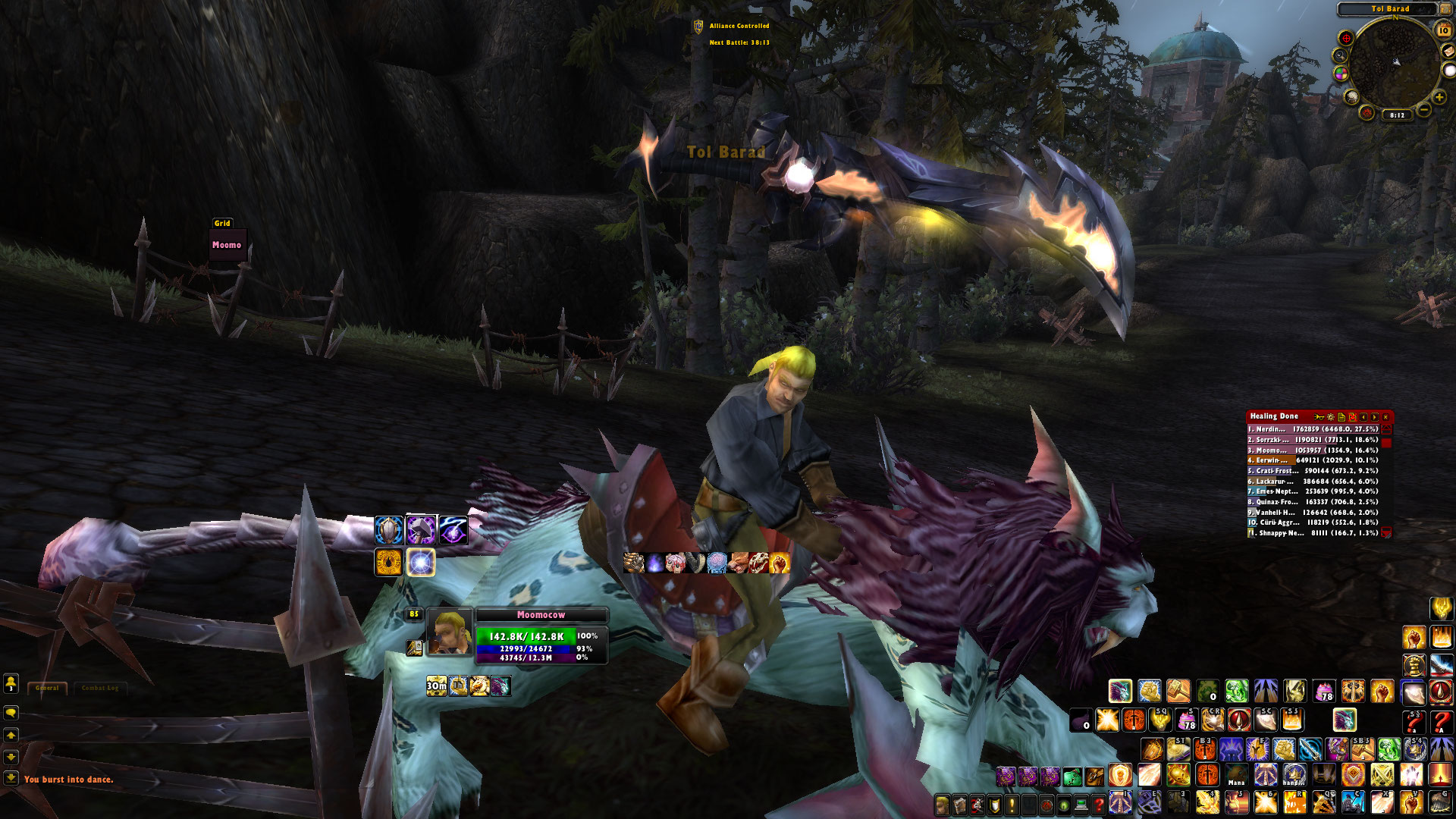This screenshot has width=1456, height=819.
Task: Open the mail envelope icon by minimap
Action: coord(1447,51)
